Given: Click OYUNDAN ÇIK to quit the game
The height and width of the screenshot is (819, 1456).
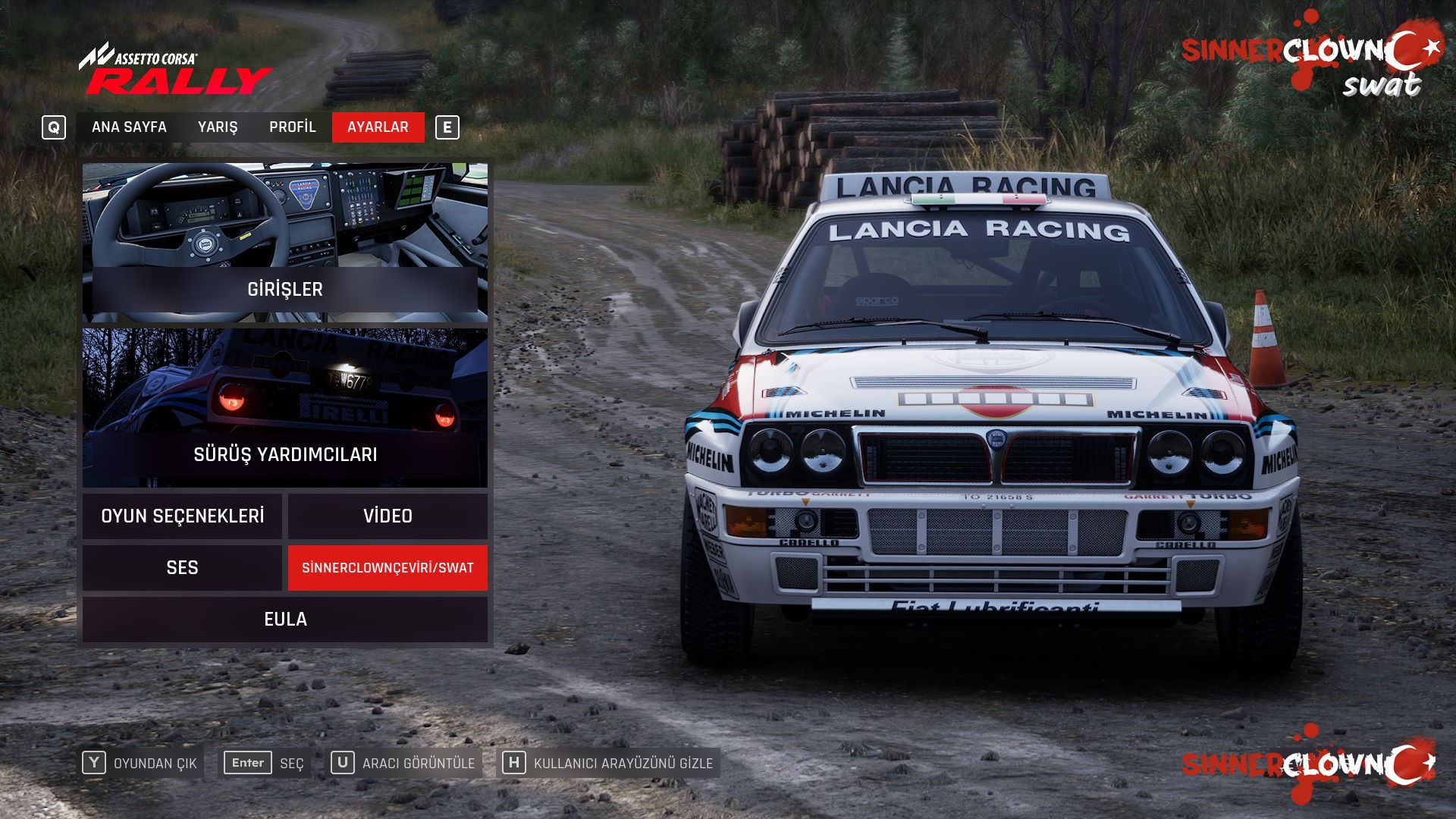Looking at the screenshot, I should (142, 763).
